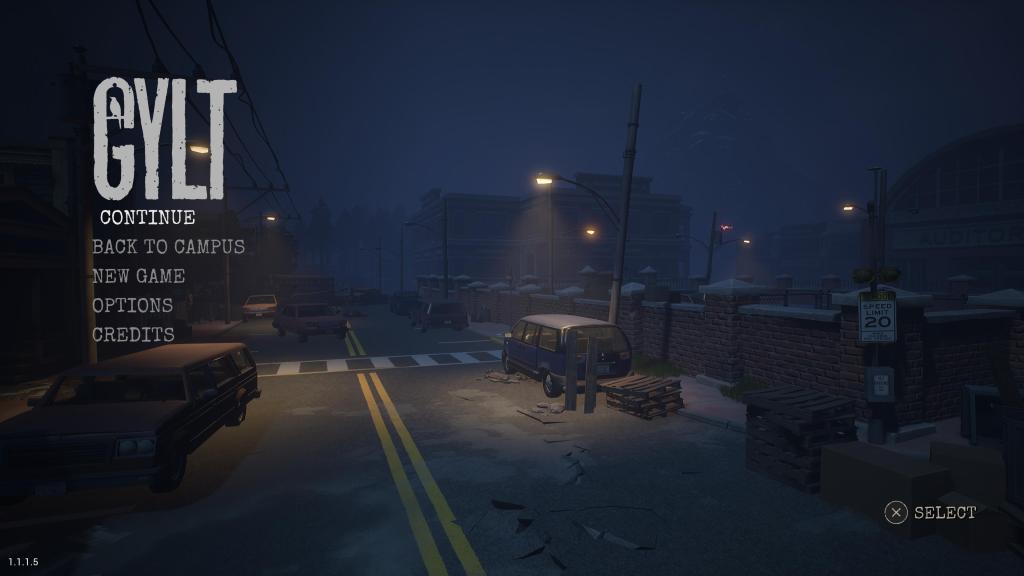Start a New Game
The height and width of the screenshot is (576, 1024).
138,275
